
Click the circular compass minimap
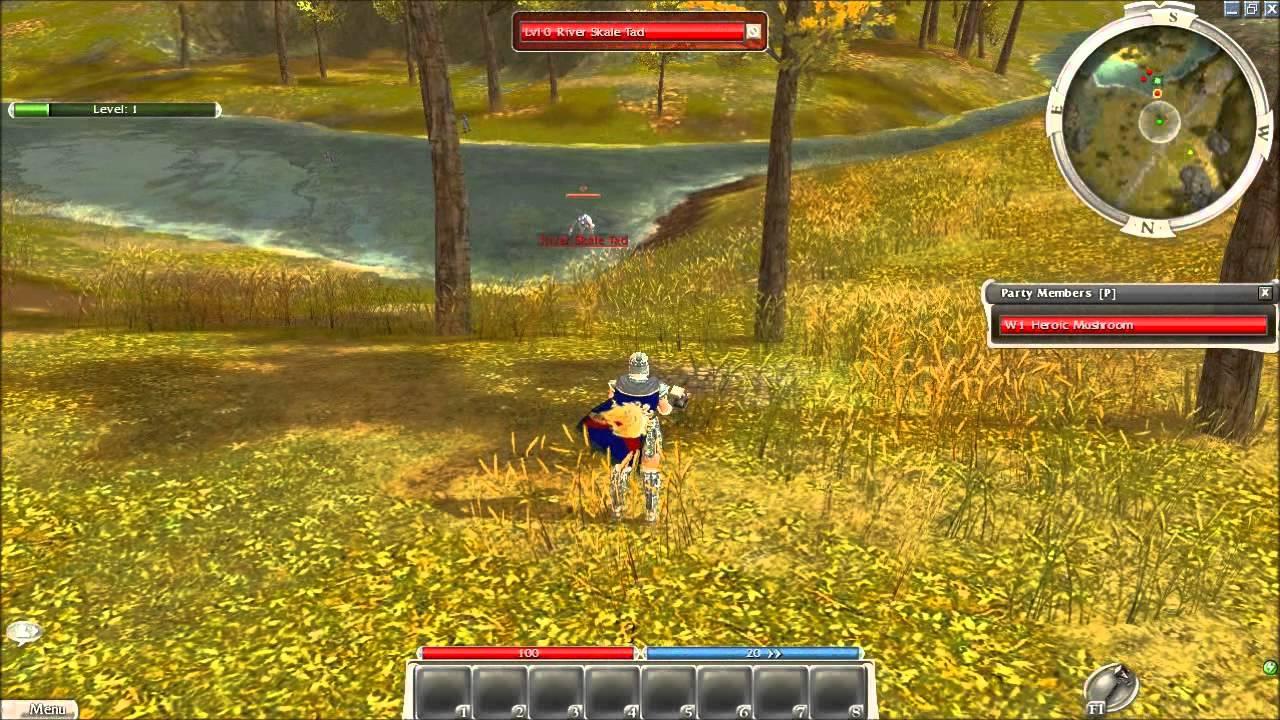pos(1158,121)
